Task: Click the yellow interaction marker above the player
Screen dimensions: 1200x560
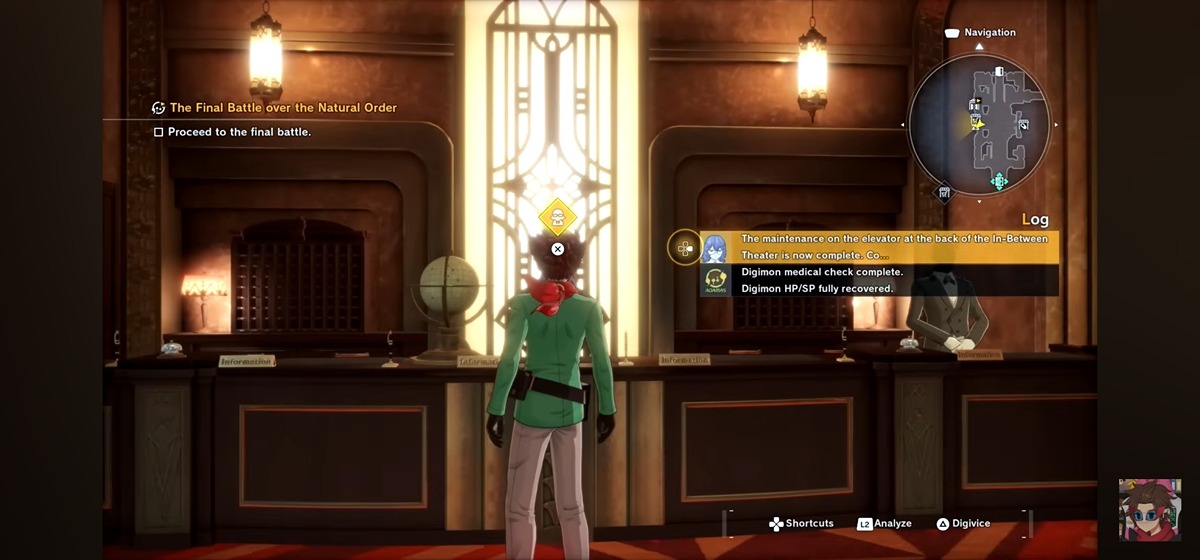Action: pos(557,217)
